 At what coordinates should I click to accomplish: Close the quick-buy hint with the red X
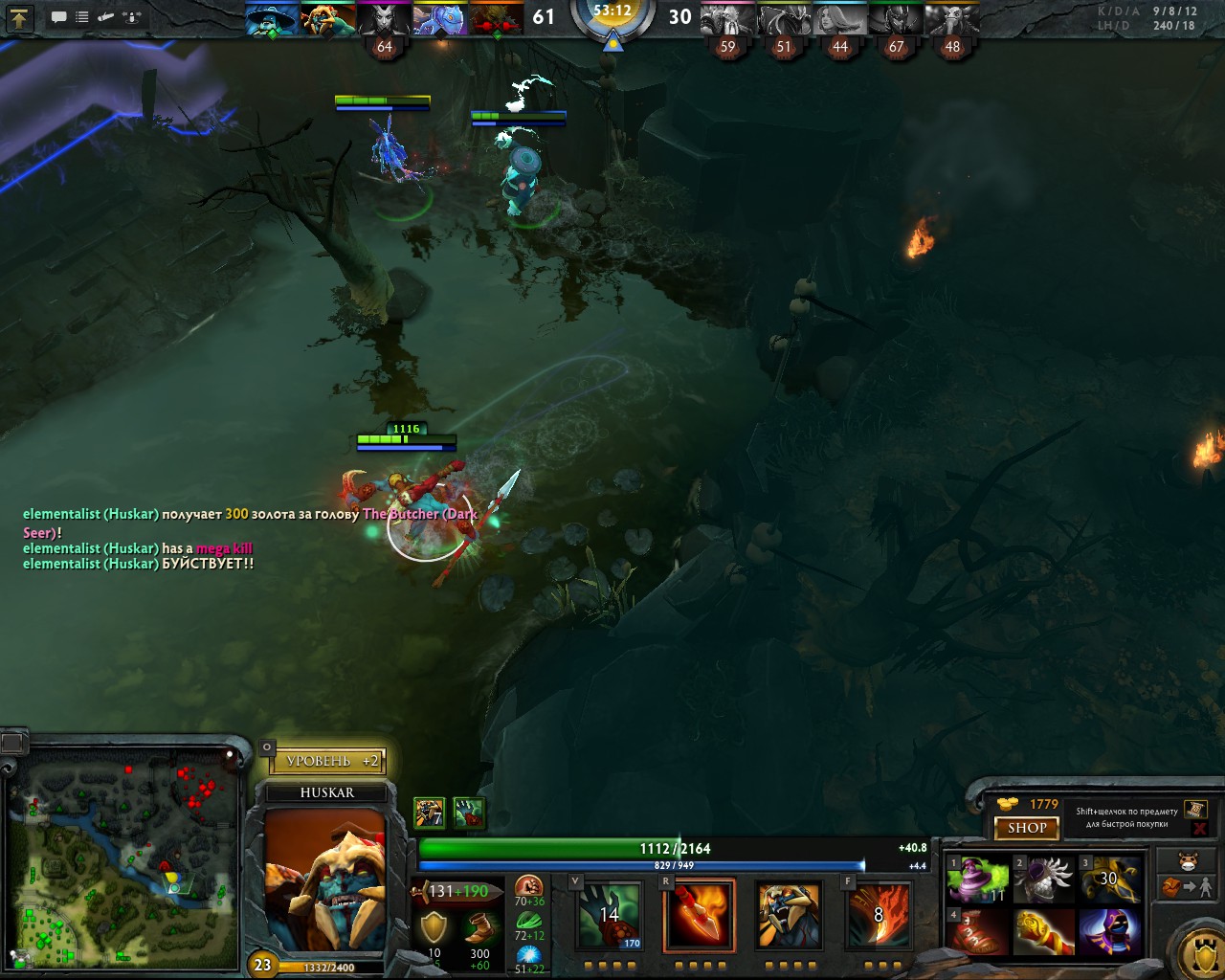coord(1199,828)
